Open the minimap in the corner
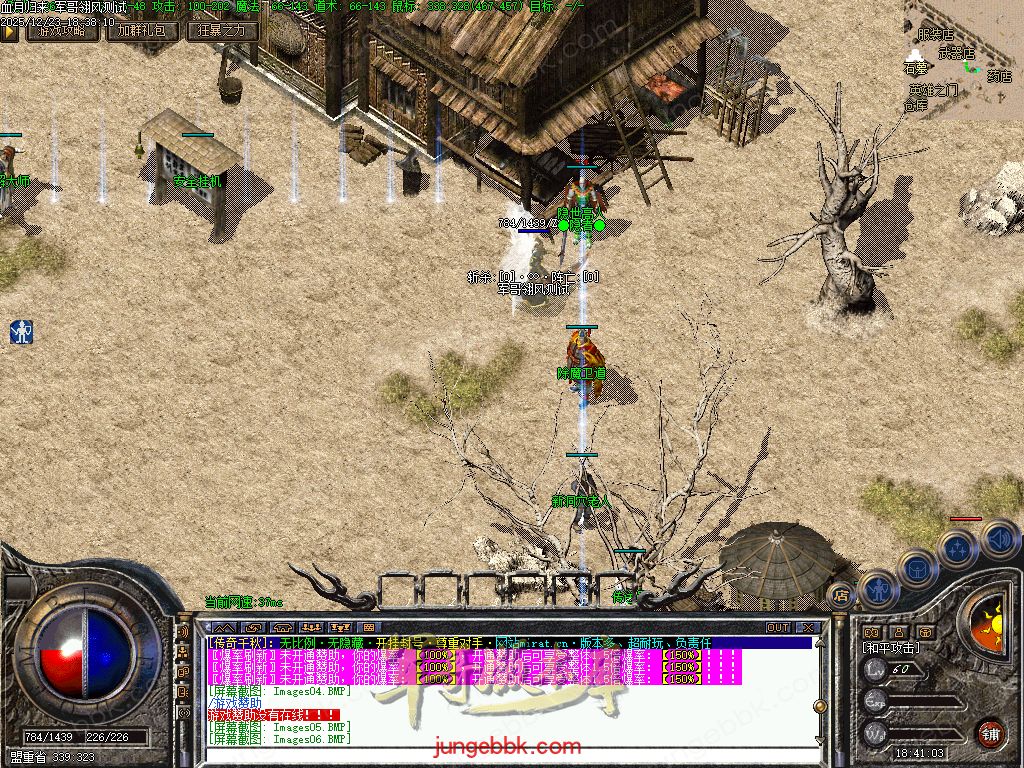The width and height of the screenshot is (1024, 768). 963,60
